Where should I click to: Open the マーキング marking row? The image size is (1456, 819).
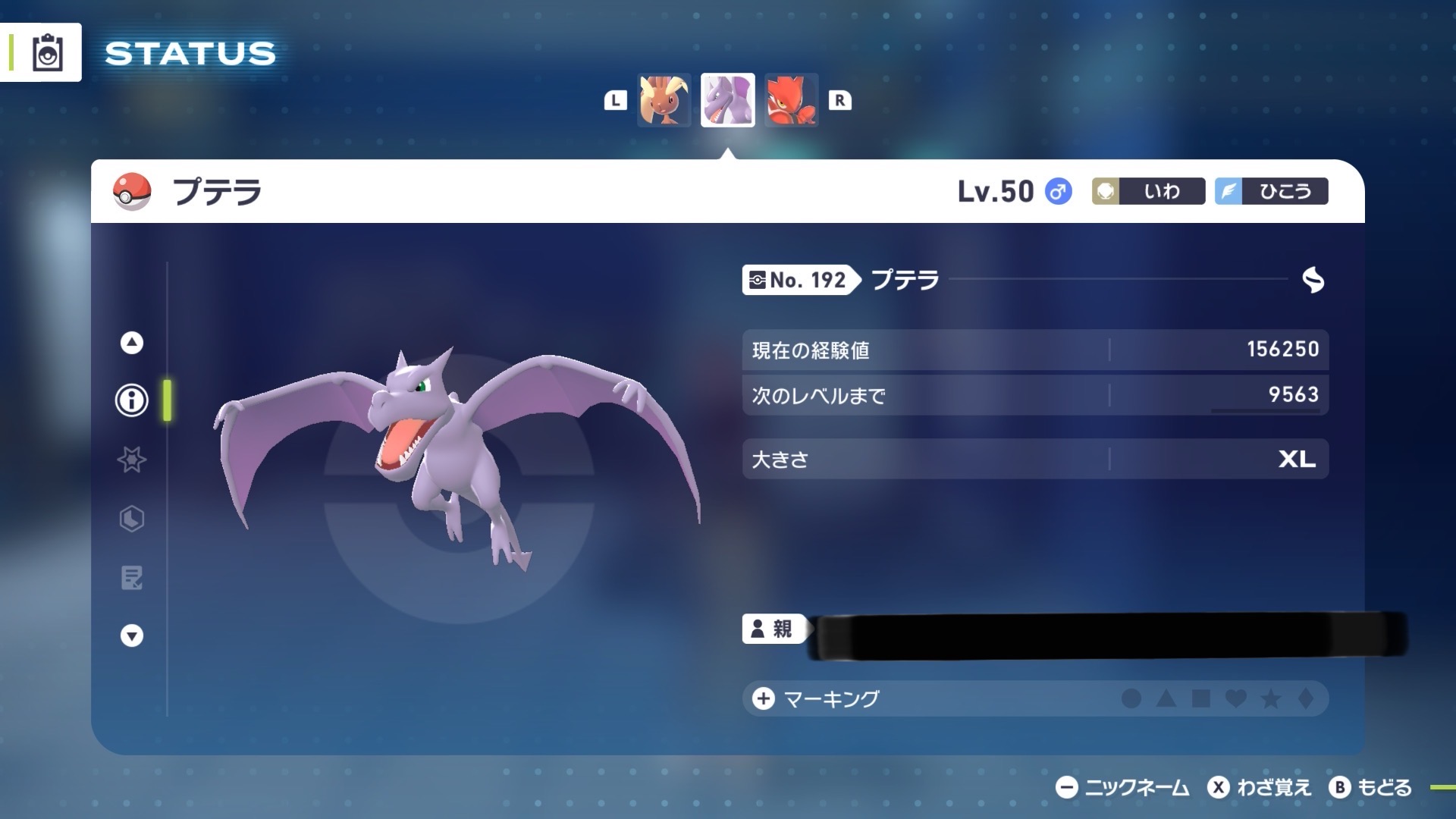pyautogui.click(x=831, y=698)
